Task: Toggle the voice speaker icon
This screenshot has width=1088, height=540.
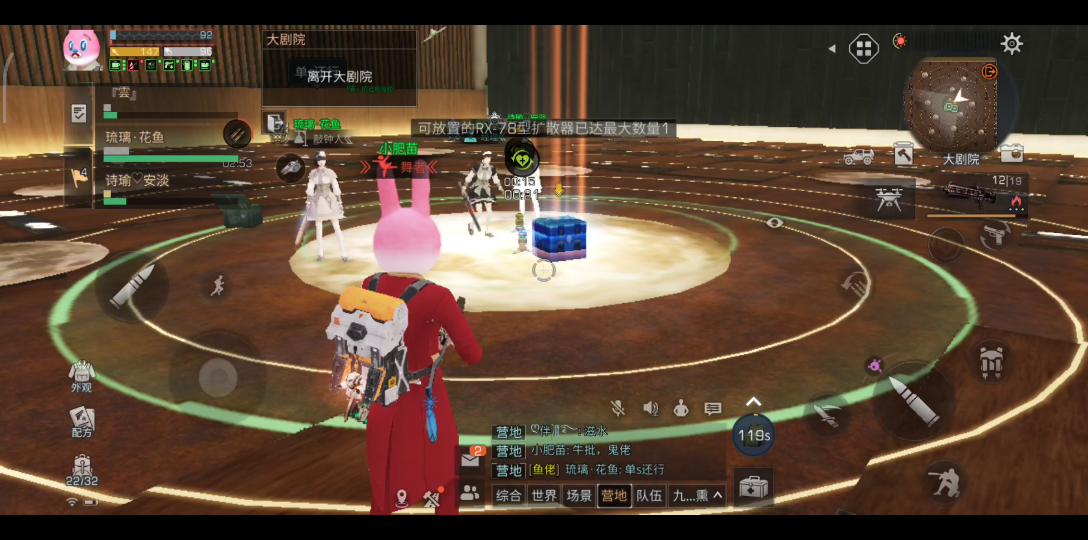Action: pyautogui.click(x=651, y=408)
